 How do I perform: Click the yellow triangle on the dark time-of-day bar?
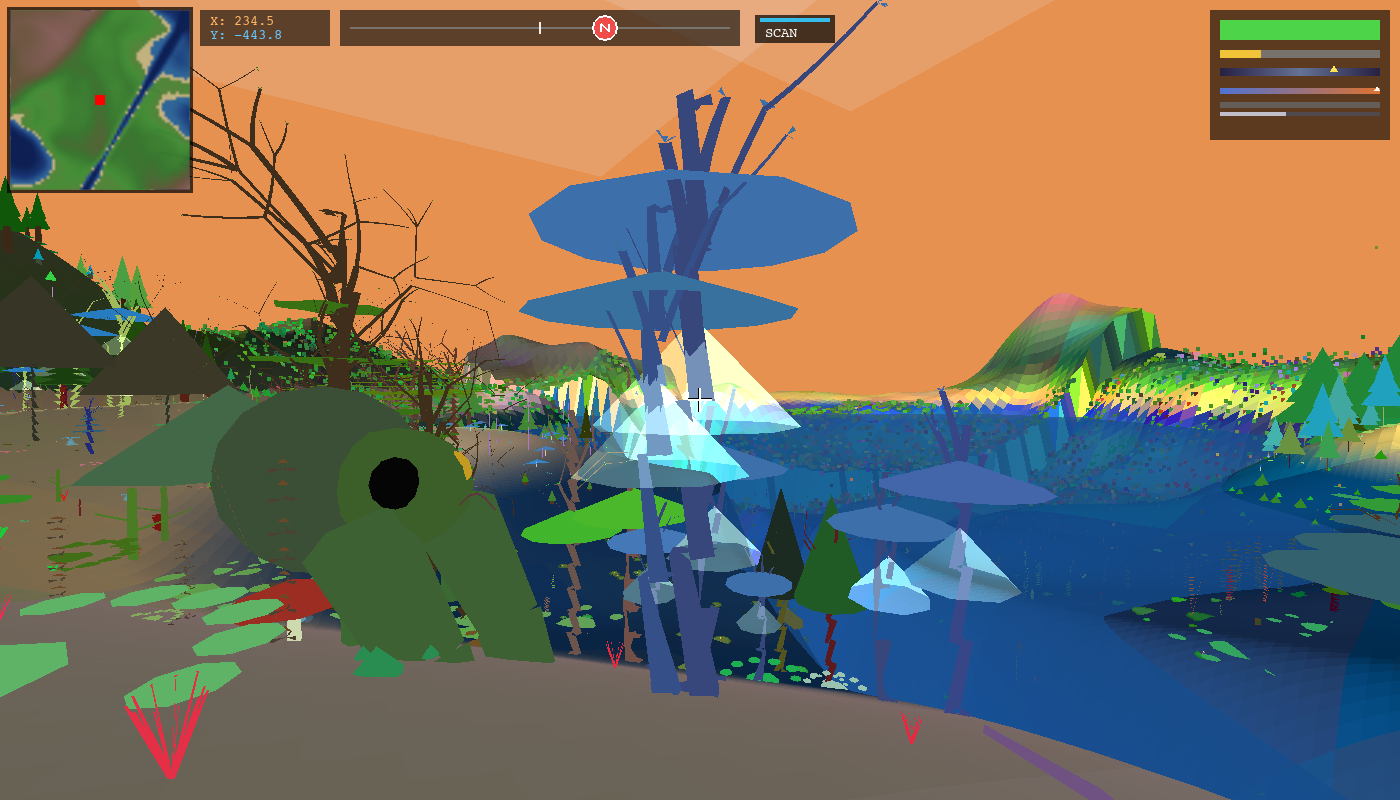tap(1334, 70)
